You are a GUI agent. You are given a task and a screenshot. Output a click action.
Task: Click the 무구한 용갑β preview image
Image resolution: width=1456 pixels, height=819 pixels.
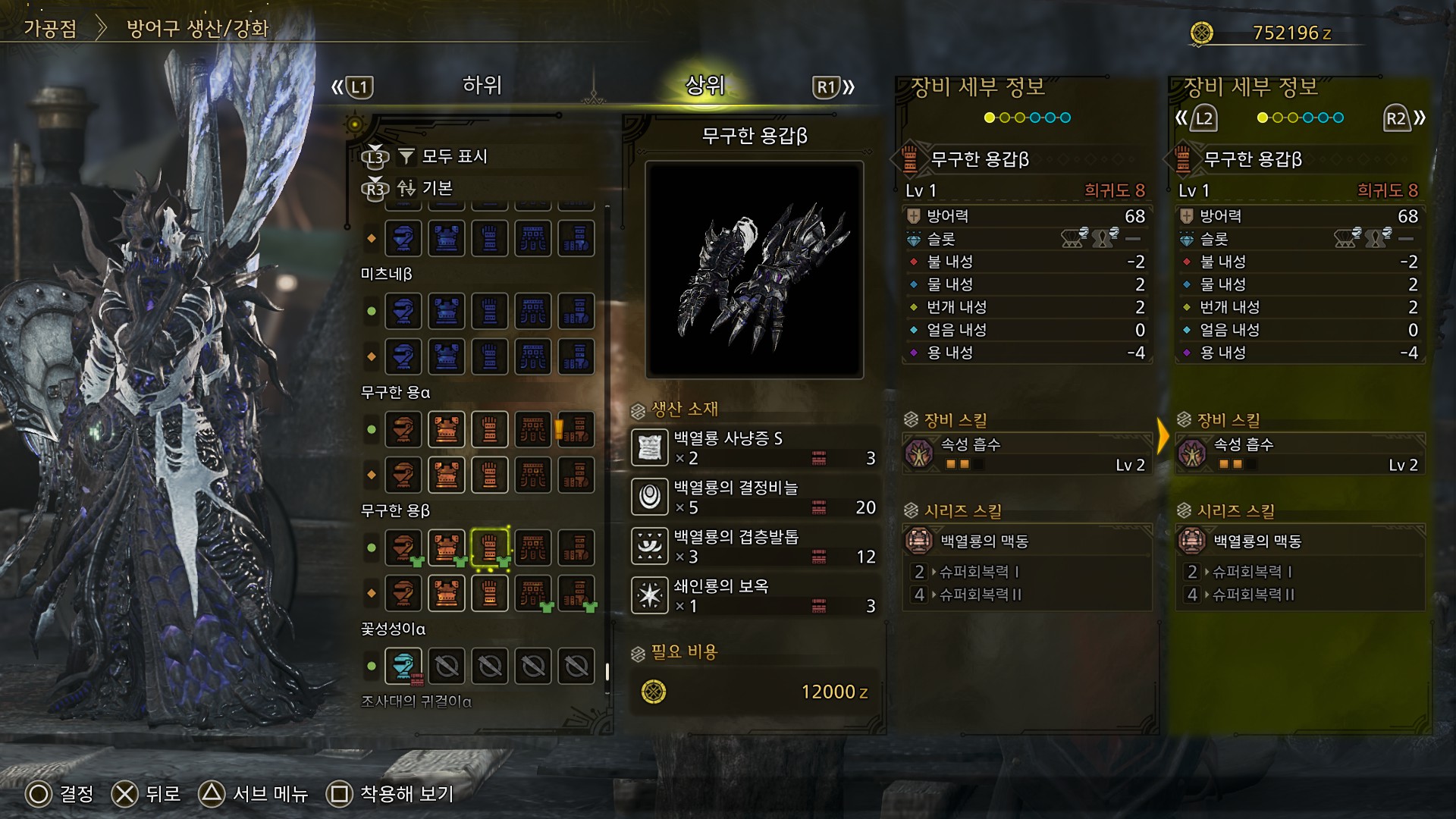[x=755, y=269]
